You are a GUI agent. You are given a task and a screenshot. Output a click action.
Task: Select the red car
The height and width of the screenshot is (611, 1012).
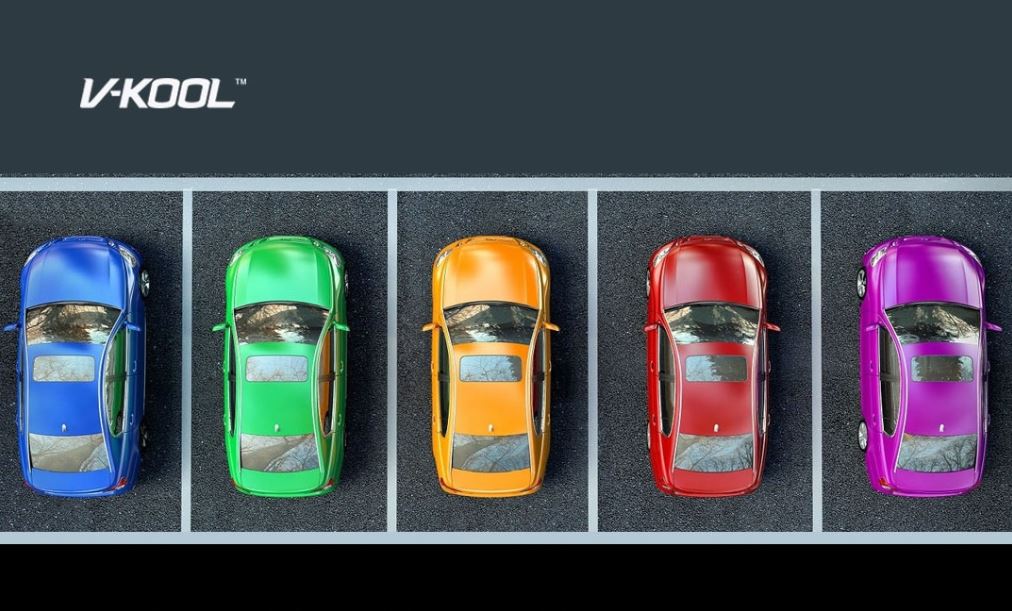click(709, 366)
